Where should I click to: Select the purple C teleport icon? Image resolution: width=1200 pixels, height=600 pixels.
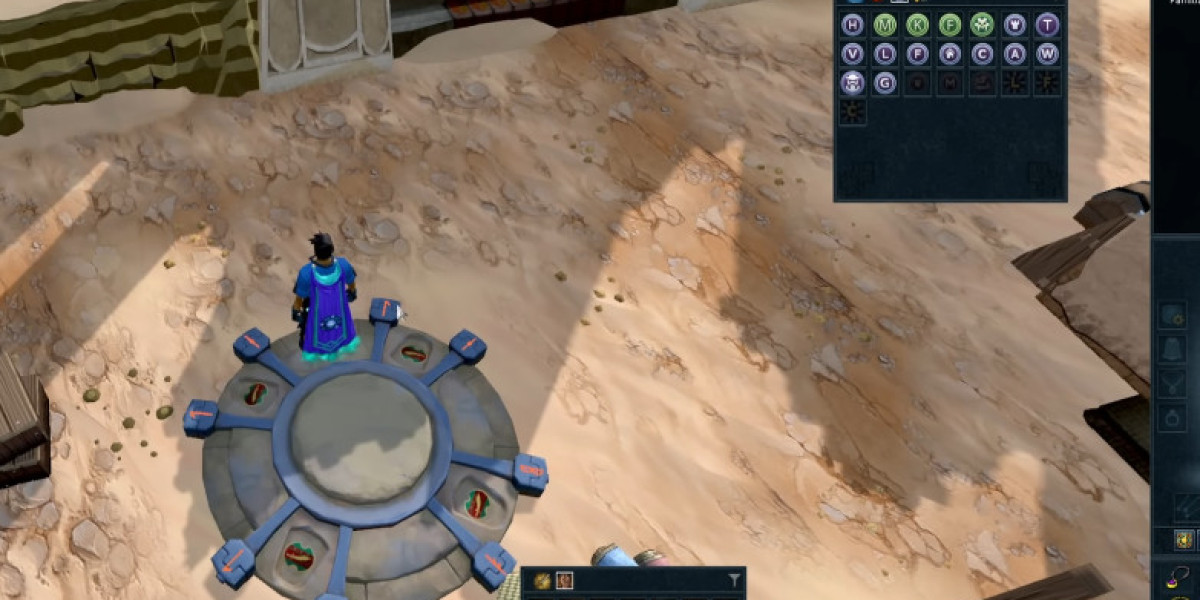point(982,54)
